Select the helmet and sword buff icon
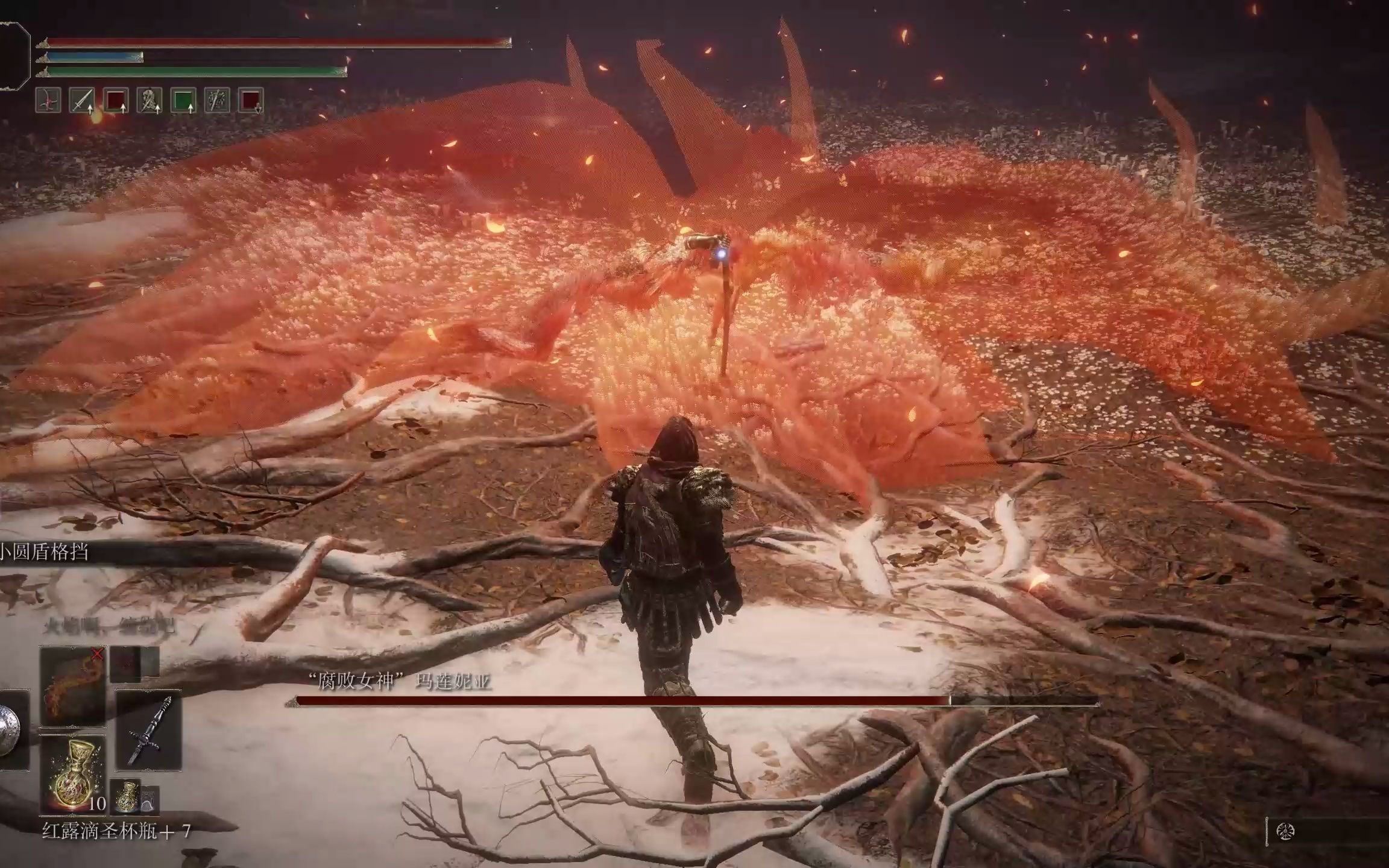 [149, 101]
